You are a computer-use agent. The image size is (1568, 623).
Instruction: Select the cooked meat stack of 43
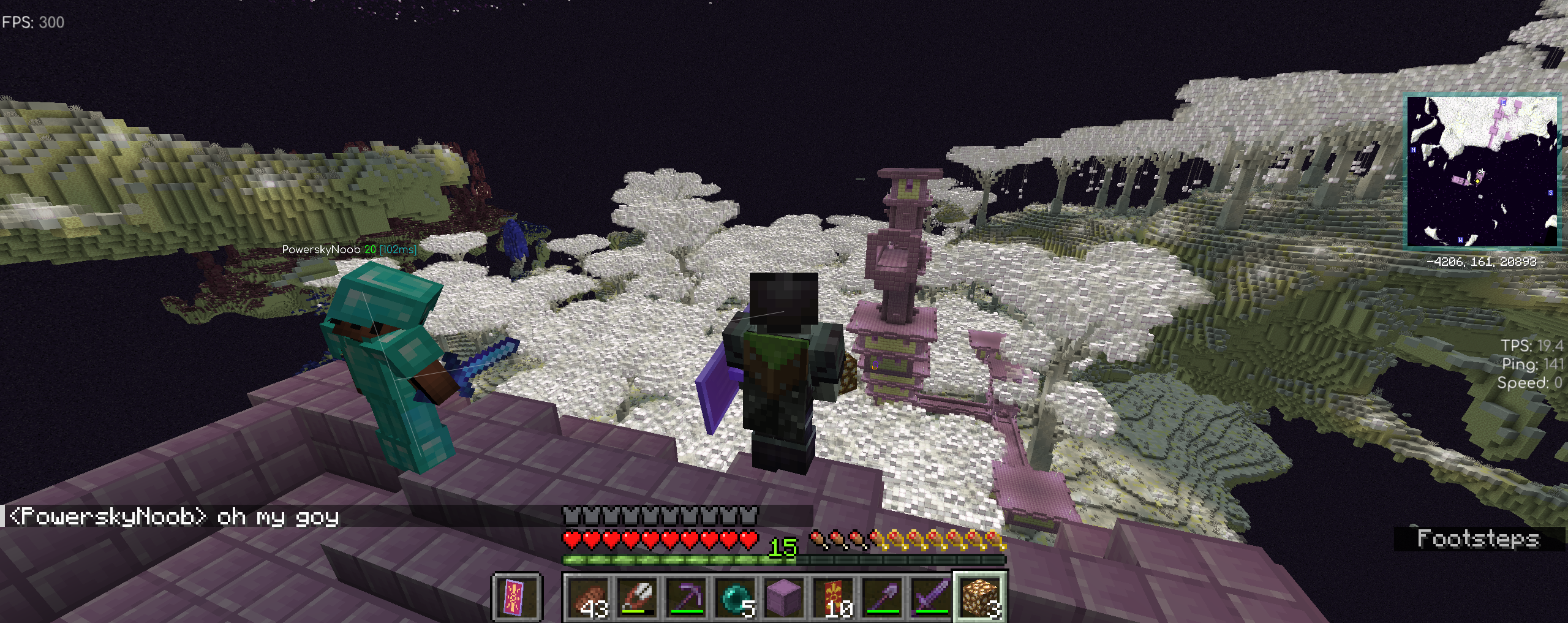click(587, 597)
